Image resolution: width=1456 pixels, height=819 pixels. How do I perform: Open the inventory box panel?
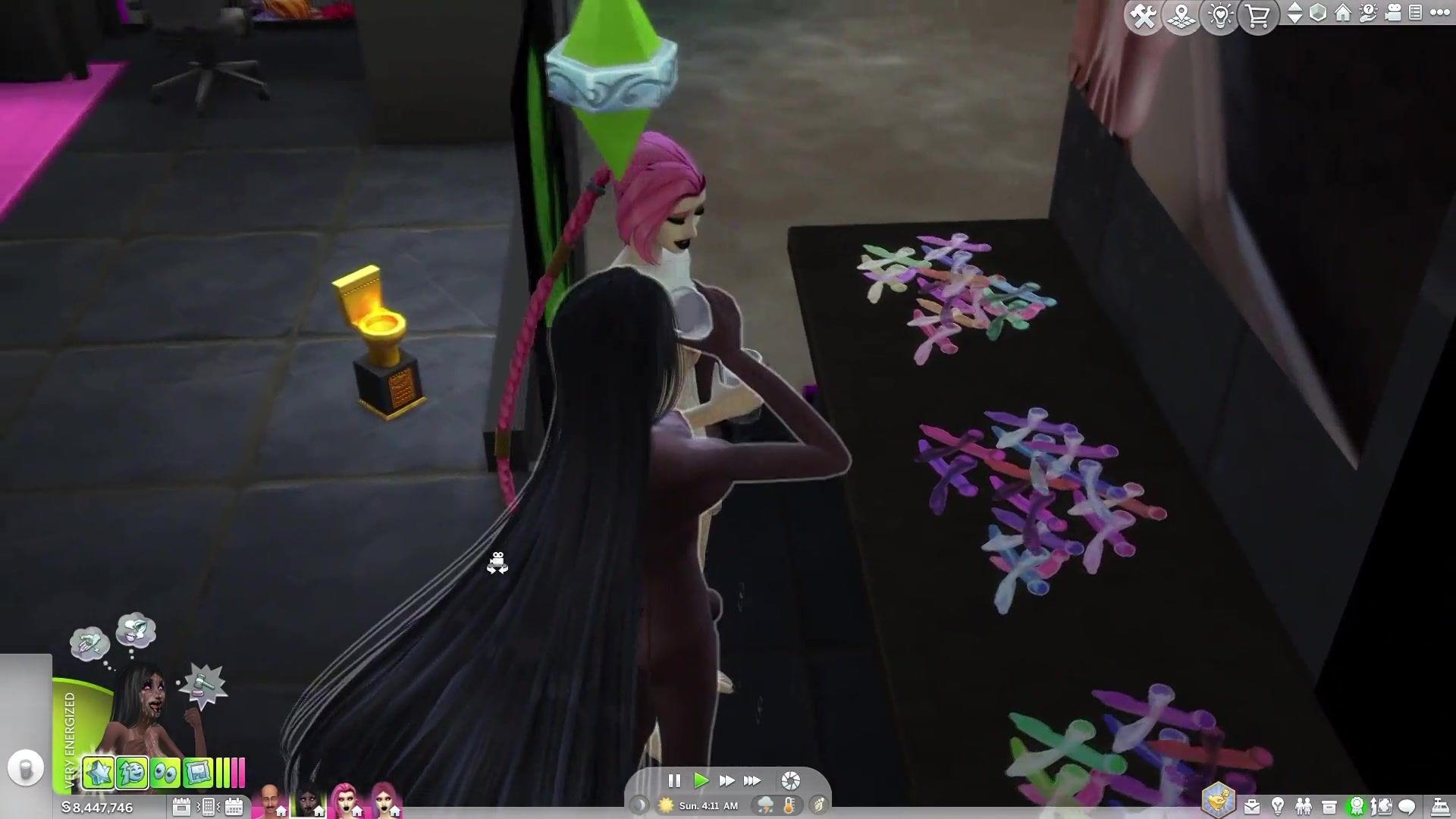(1329, 806)
